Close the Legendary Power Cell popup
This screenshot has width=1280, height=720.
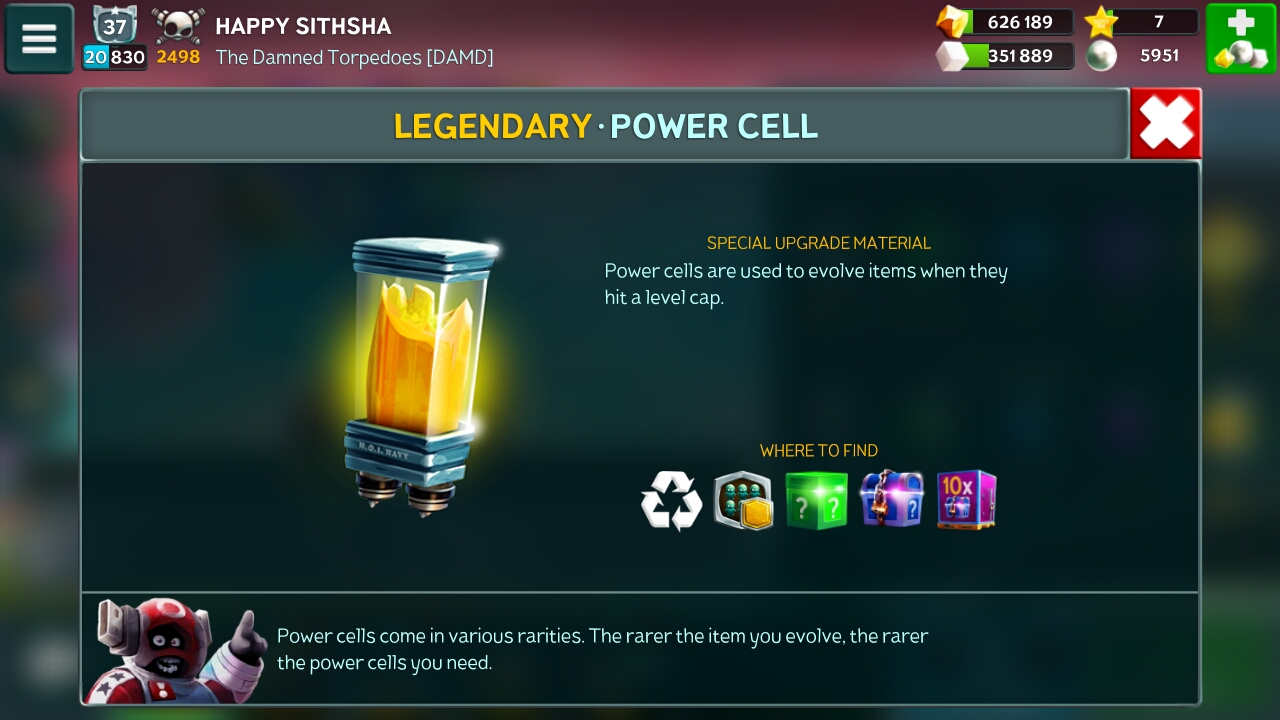click(x=1165, y=124)
